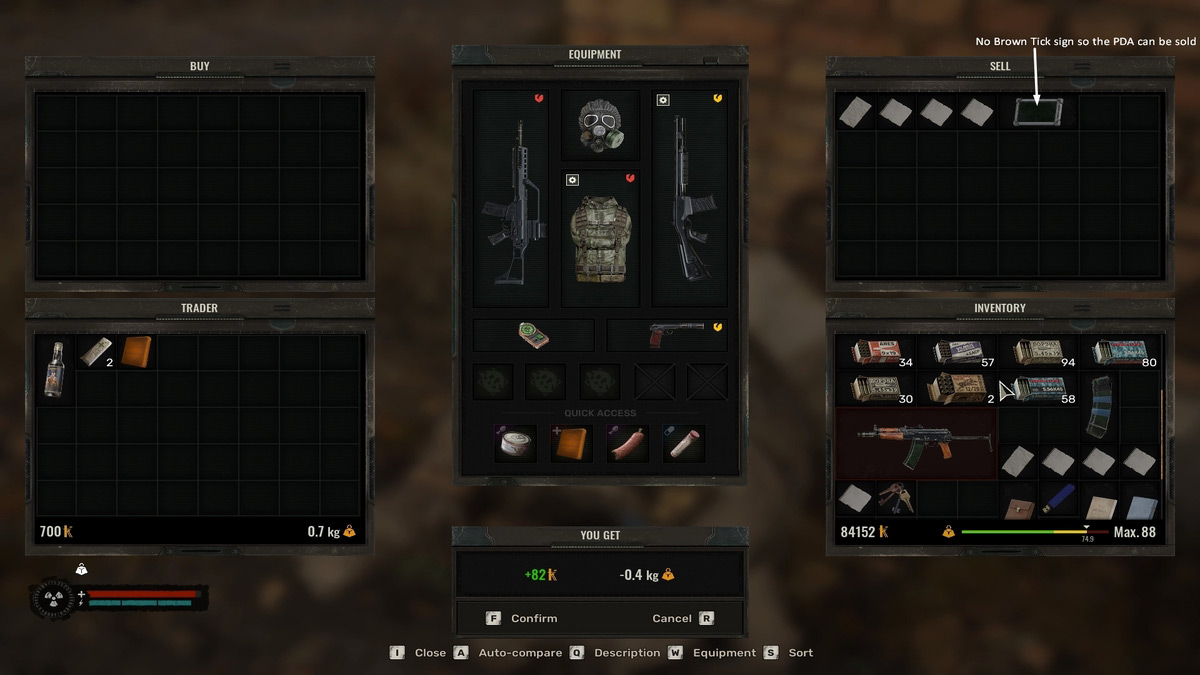Viewport: 1200px width, 675px height.
Task: Choose the shotgun shell box with 2 rounds
Action: (955, 388)
